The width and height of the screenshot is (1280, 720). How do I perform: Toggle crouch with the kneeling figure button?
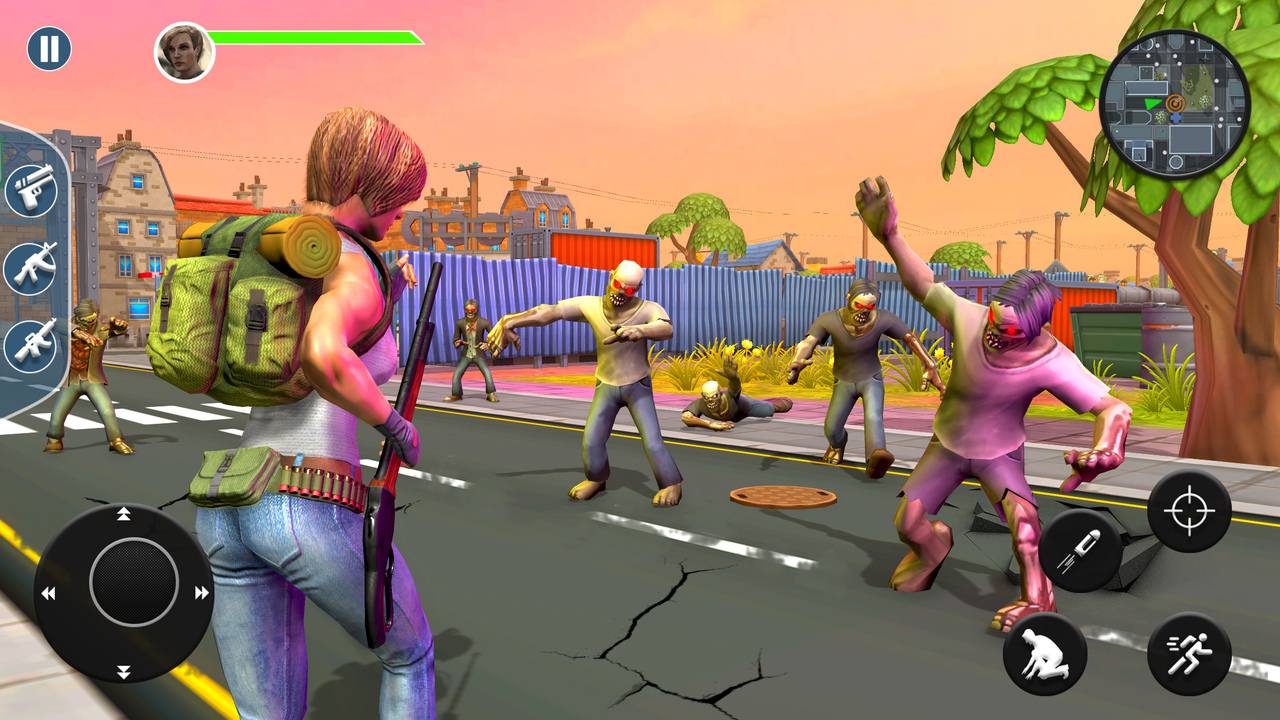pos(1045,654)
